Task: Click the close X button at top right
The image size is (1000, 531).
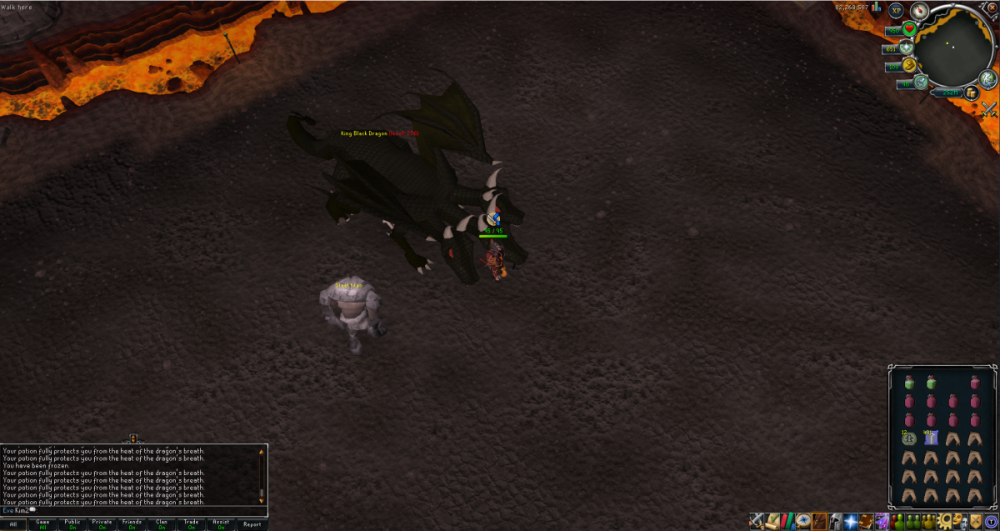Action: point(992,6)
